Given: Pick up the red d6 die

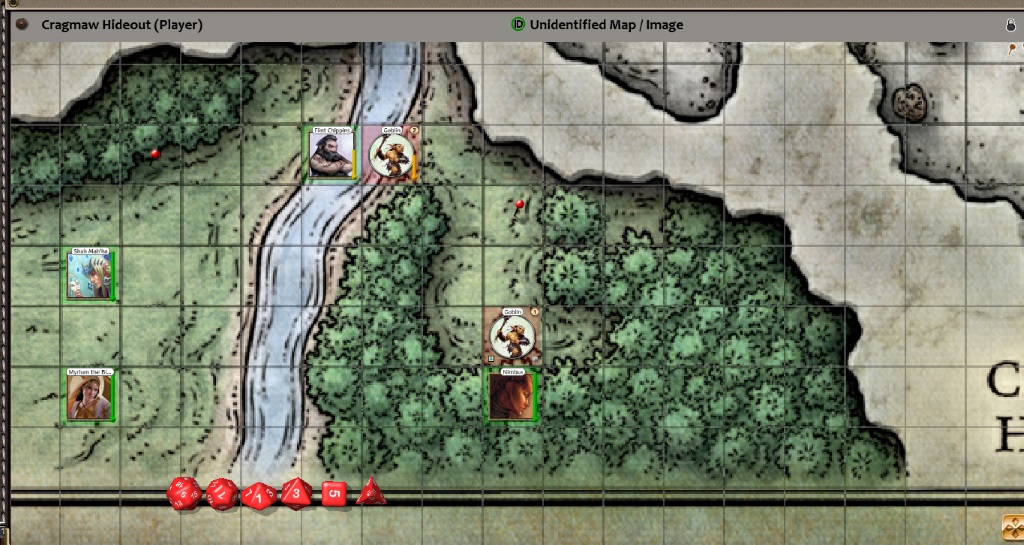Looking at the screenshot, I should 334,494.
